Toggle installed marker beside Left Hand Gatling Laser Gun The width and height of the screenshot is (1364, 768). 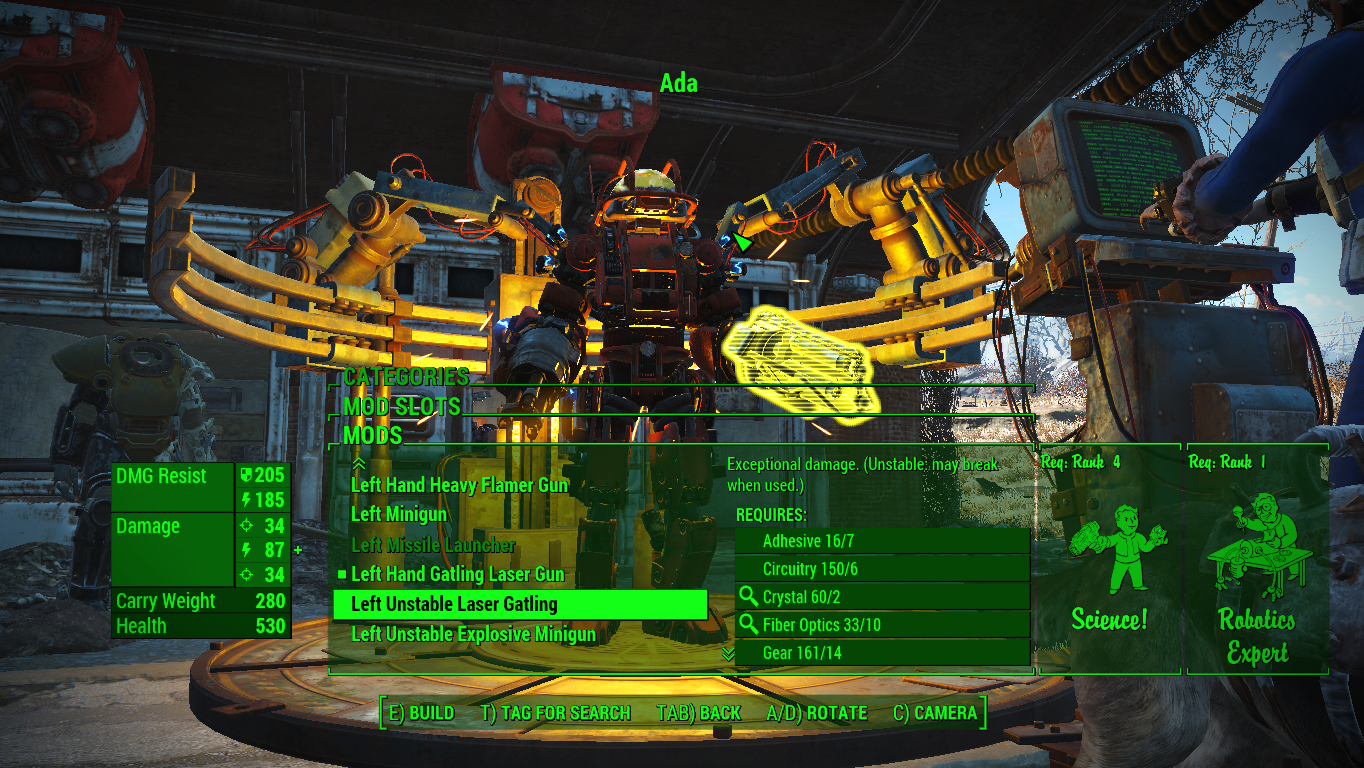[x=342, y=575]
